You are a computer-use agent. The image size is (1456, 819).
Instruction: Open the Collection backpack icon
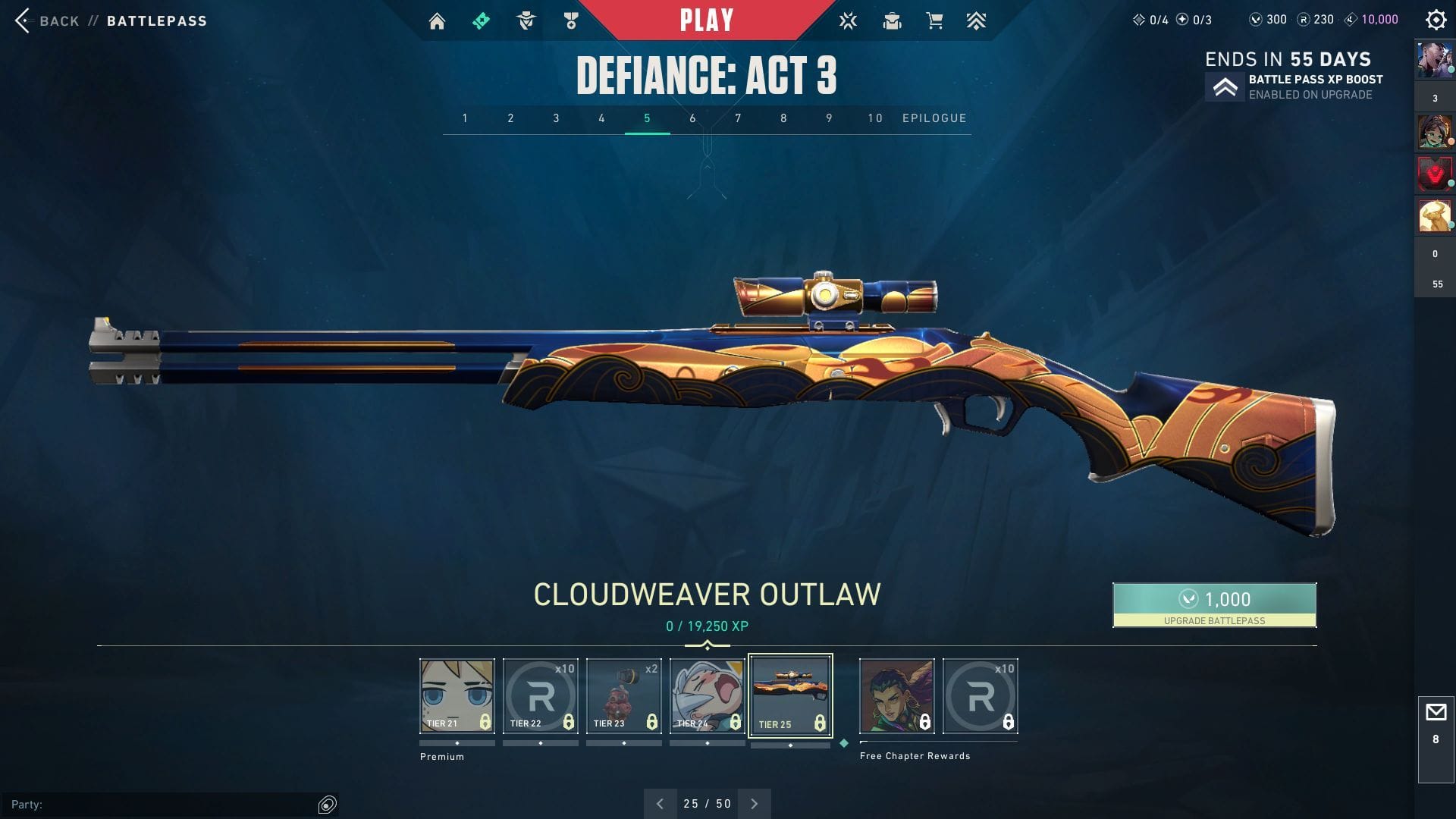(x=892, y=20)
